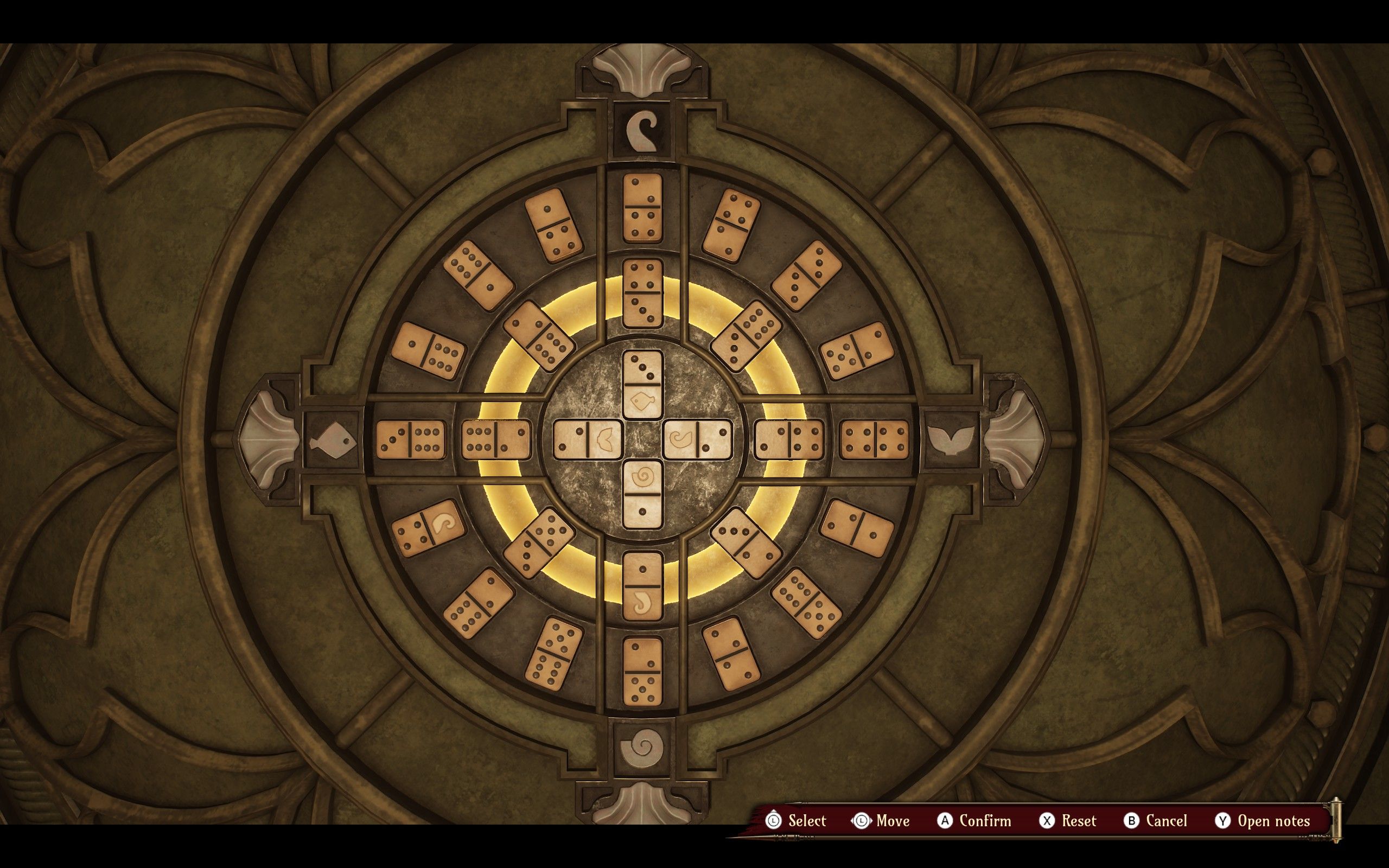Select the three-dot domino with fish symbol

click(x=642, y=385)
